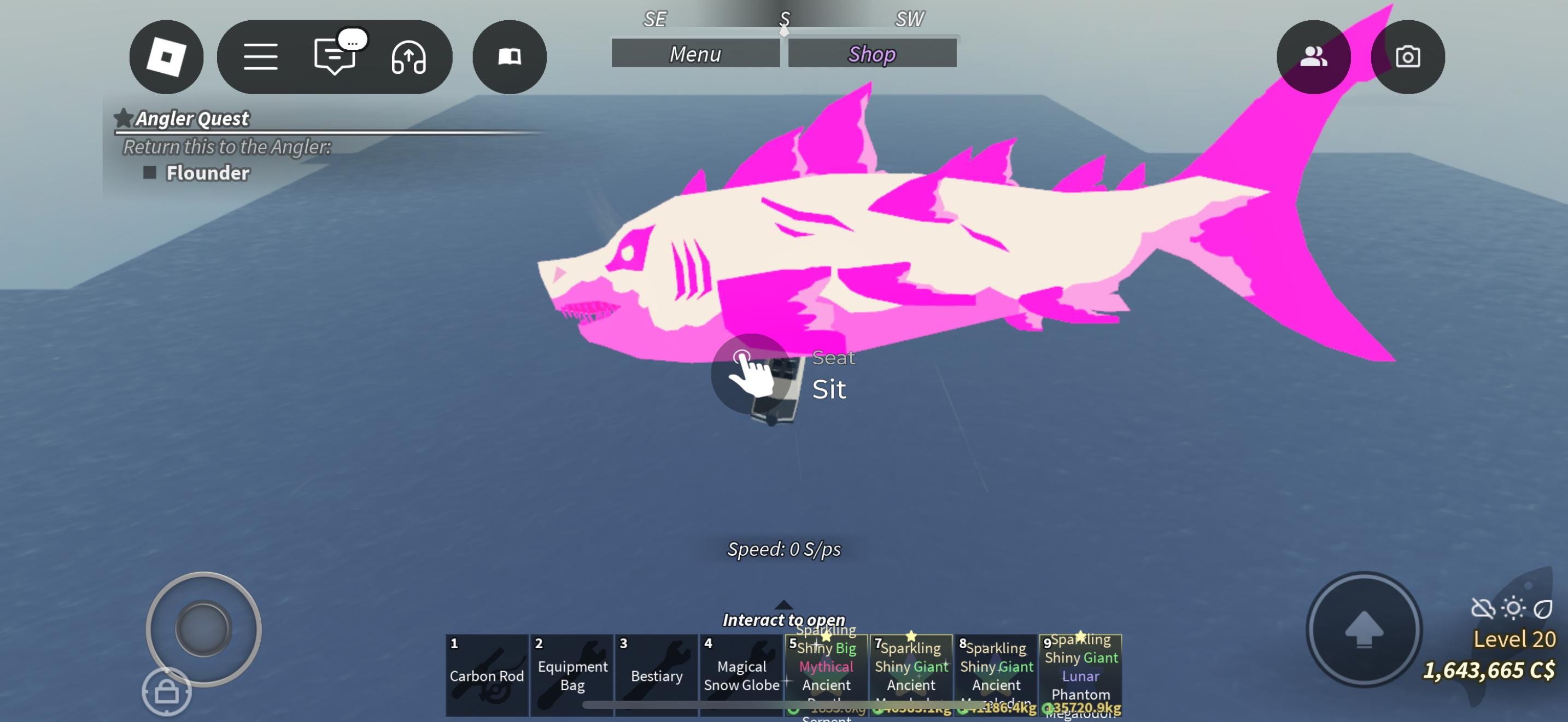Screen dimensions: 1568x722
Task: Open the player list
Action: coord(1314,56)
